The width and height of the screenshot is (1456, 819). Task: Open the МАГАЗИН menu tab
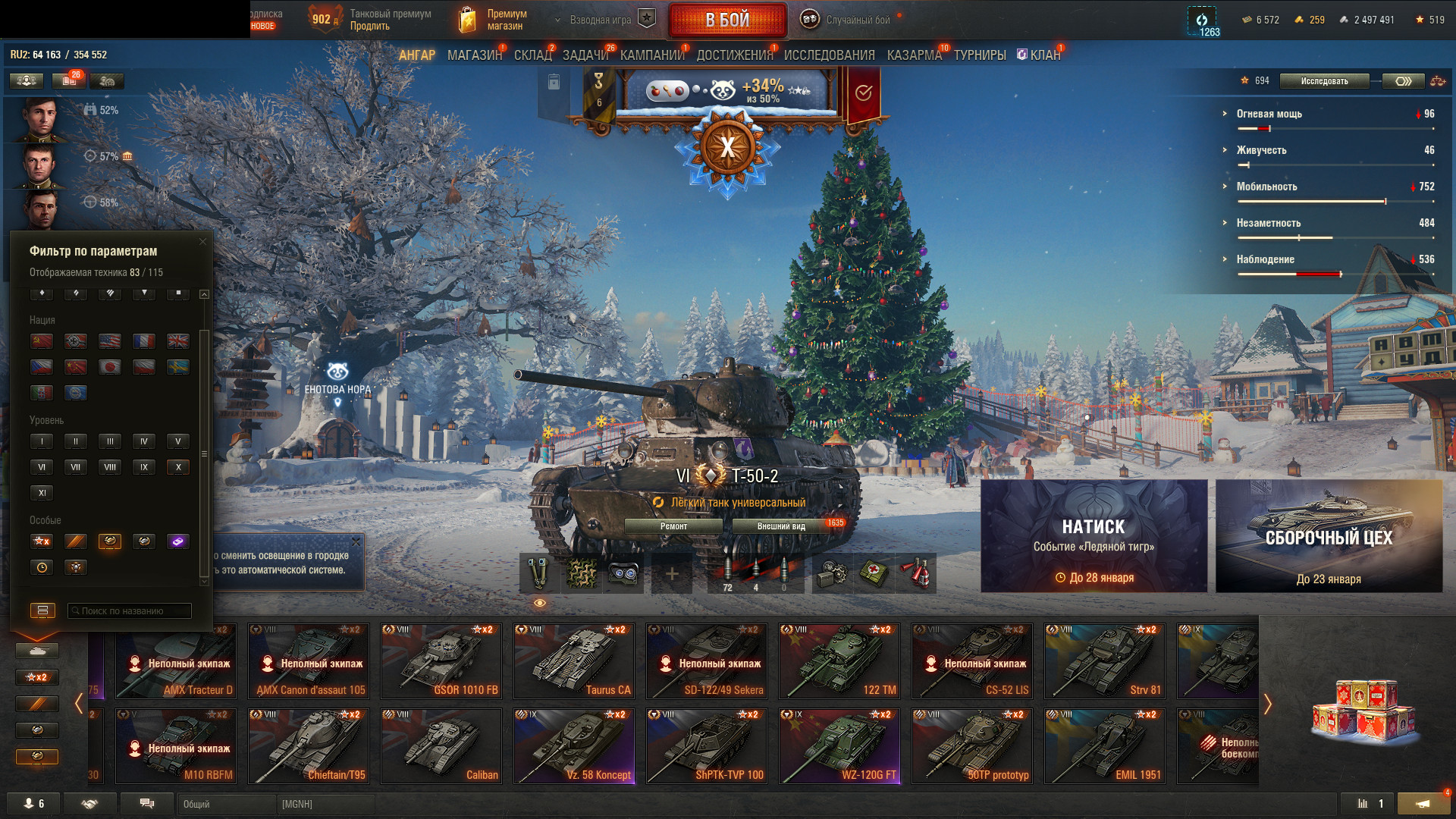(474, 55)
